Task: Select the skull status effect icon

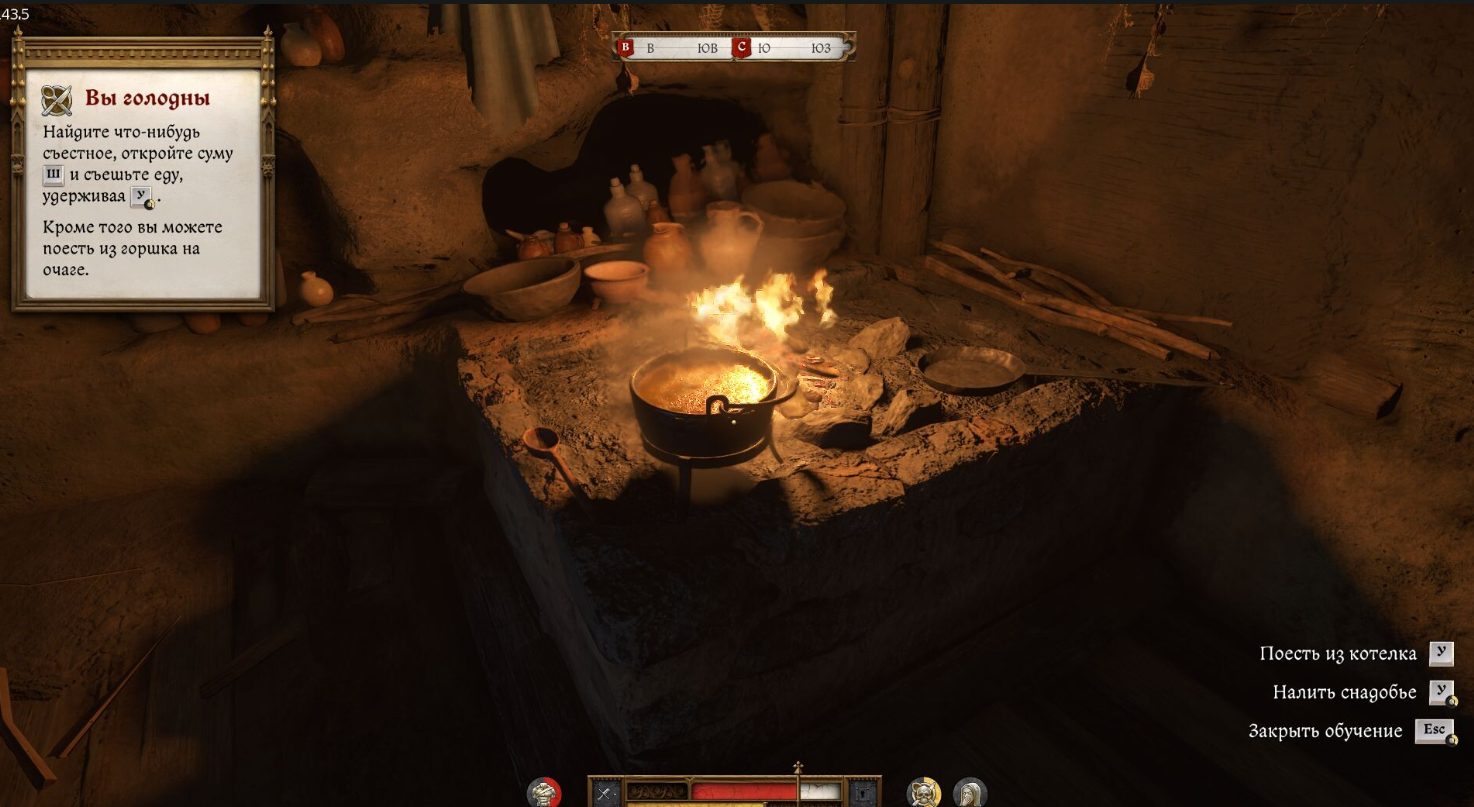Action: tap(924, 793)
